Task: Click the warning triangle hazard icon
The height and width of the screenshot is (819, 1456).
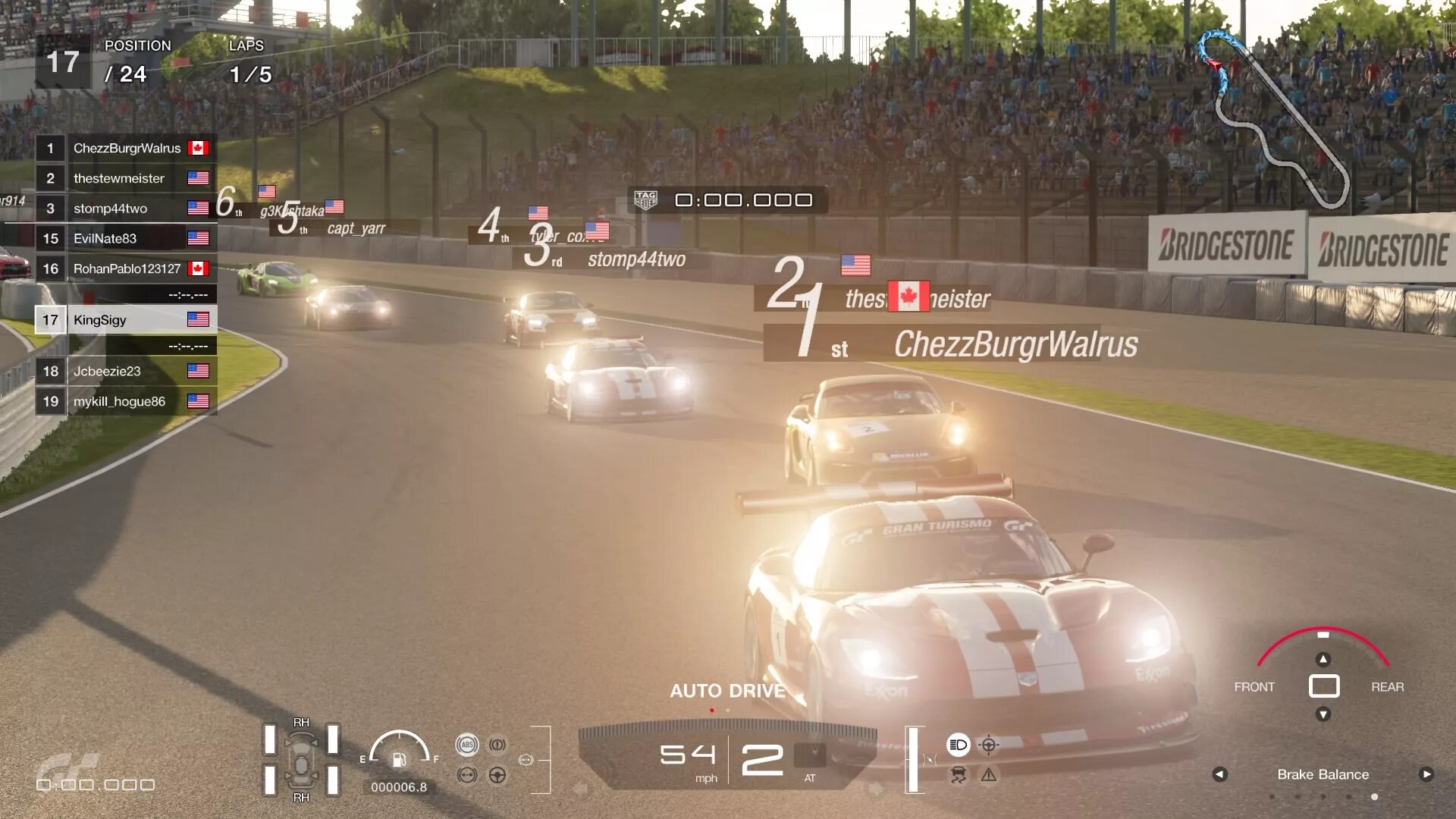Action: [989, 775]
